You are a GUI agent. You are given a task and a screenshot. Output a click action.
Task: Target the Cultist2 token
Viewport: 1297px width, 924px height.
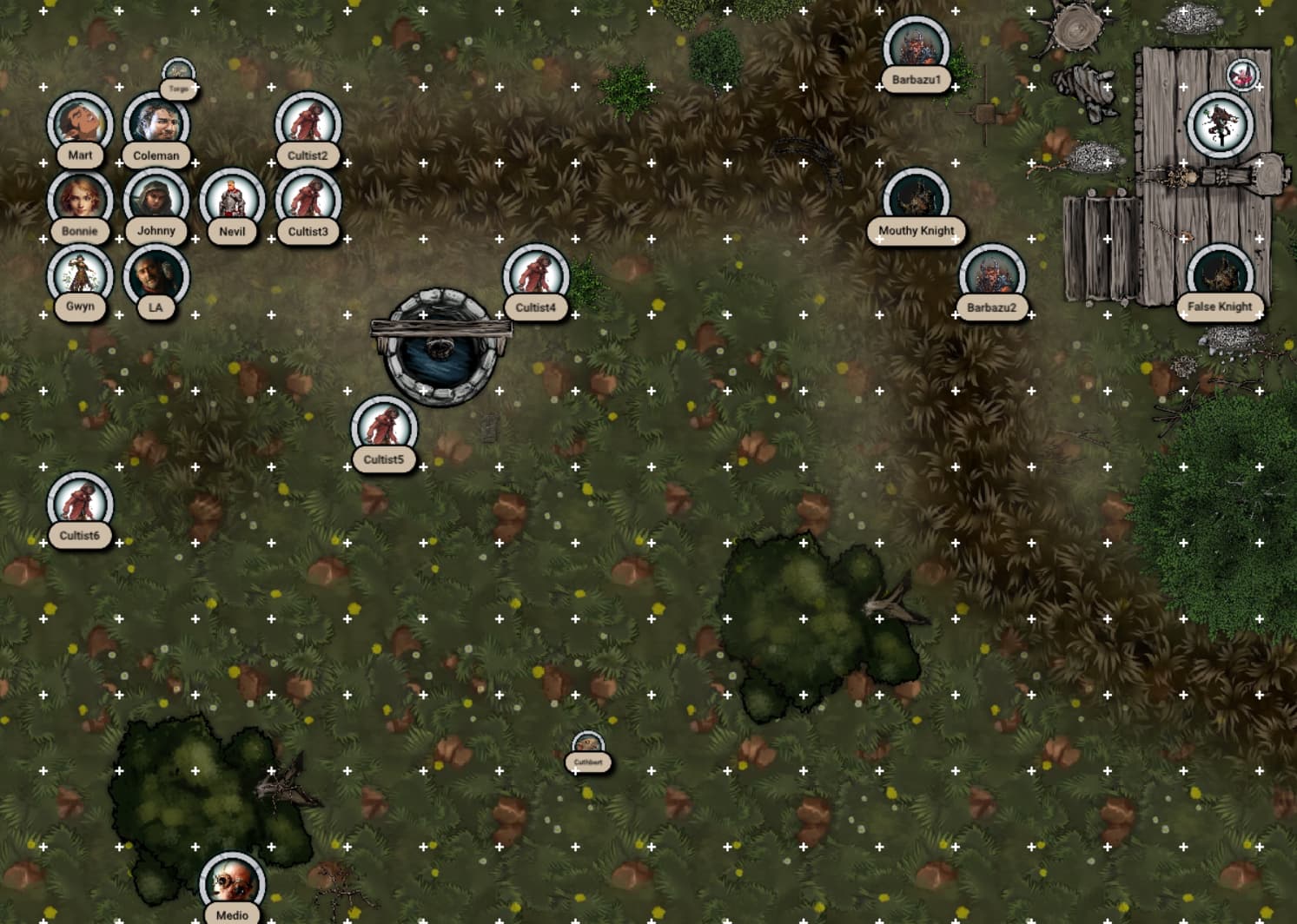[x=308, y=124]
